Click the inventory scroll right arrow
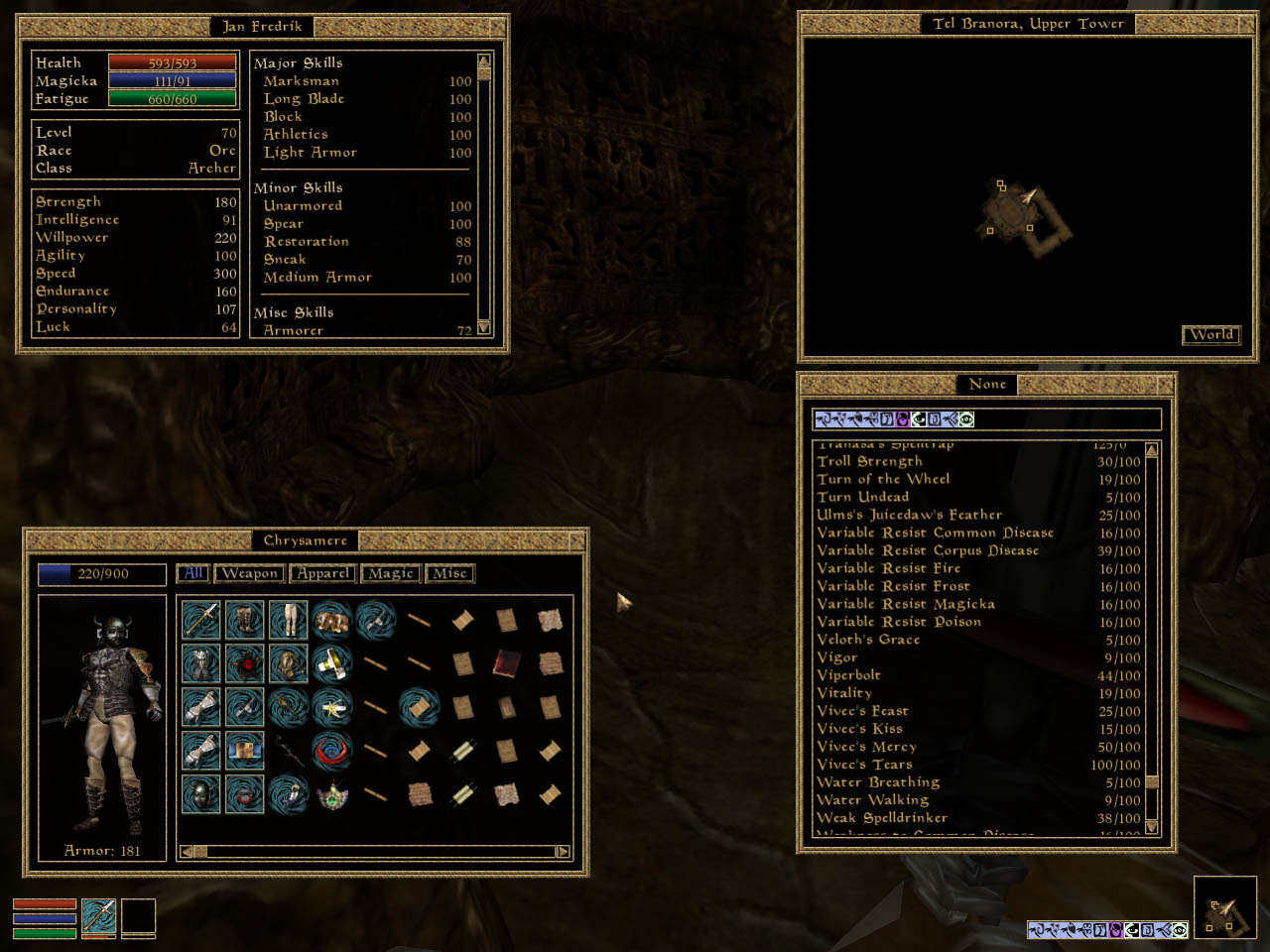1270x952 pixels. [563, 851]
